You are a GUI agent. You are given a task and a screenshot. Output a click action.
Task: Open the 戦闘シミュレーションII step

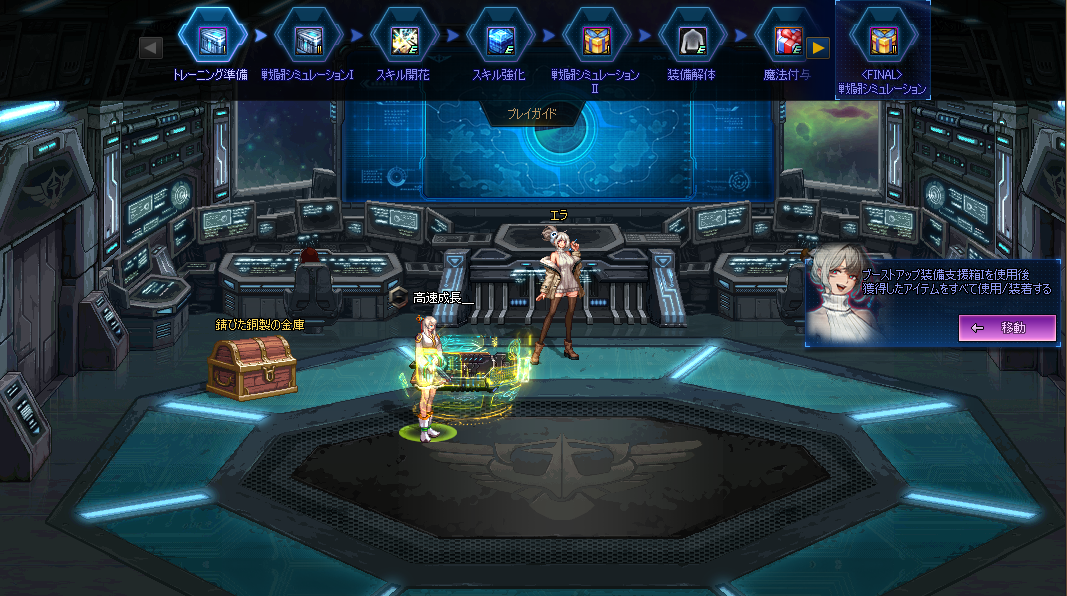[x=596, y=39]
